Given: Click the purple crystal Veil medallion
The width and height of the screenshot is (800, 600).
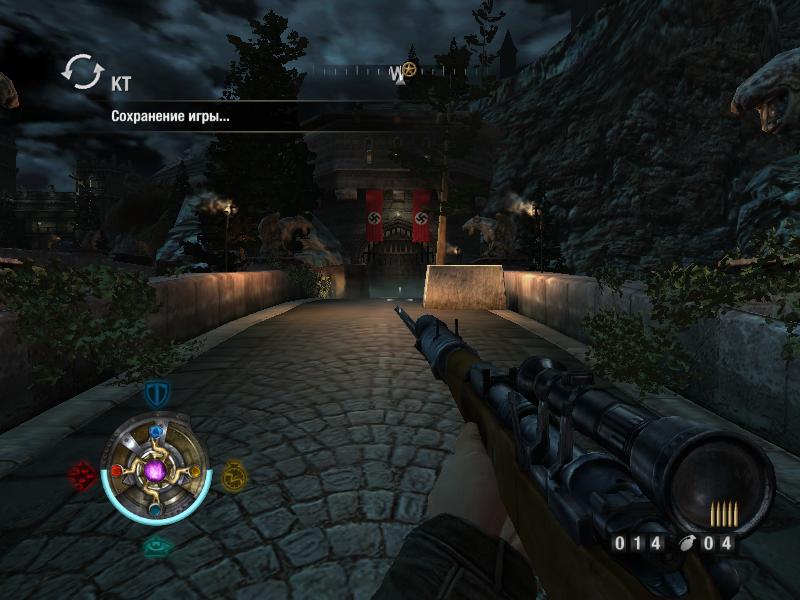Looking at the screenshot, I should click(x=156, y=468).
